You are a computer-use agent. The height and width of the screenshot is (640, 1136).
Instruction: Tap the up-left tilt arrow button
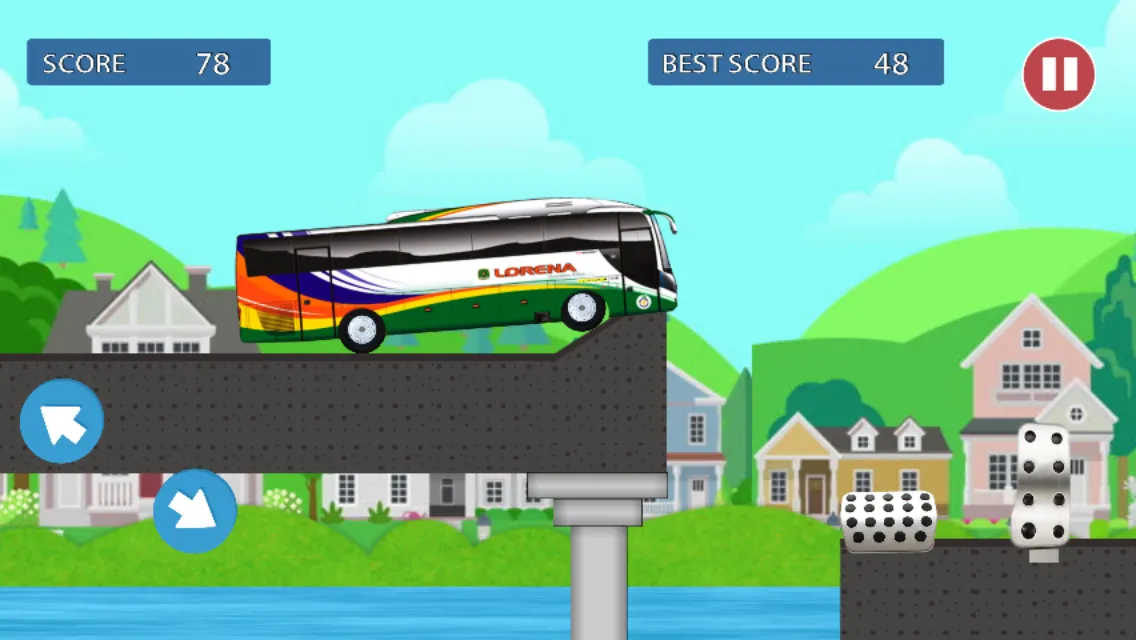point(62,421)
